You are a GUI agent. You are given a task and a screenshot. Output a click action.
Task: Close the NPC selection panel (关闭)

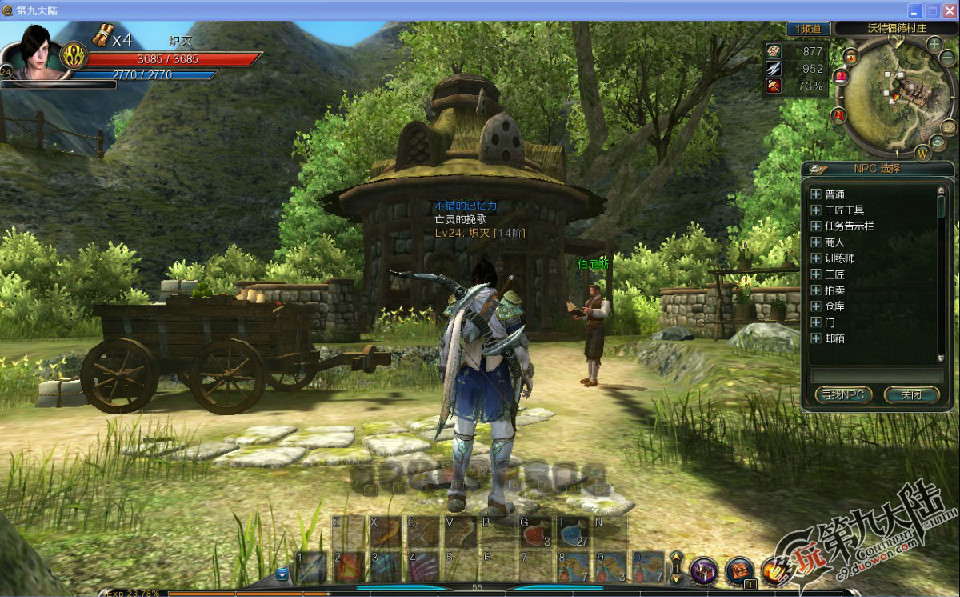(x=912, y=395)
